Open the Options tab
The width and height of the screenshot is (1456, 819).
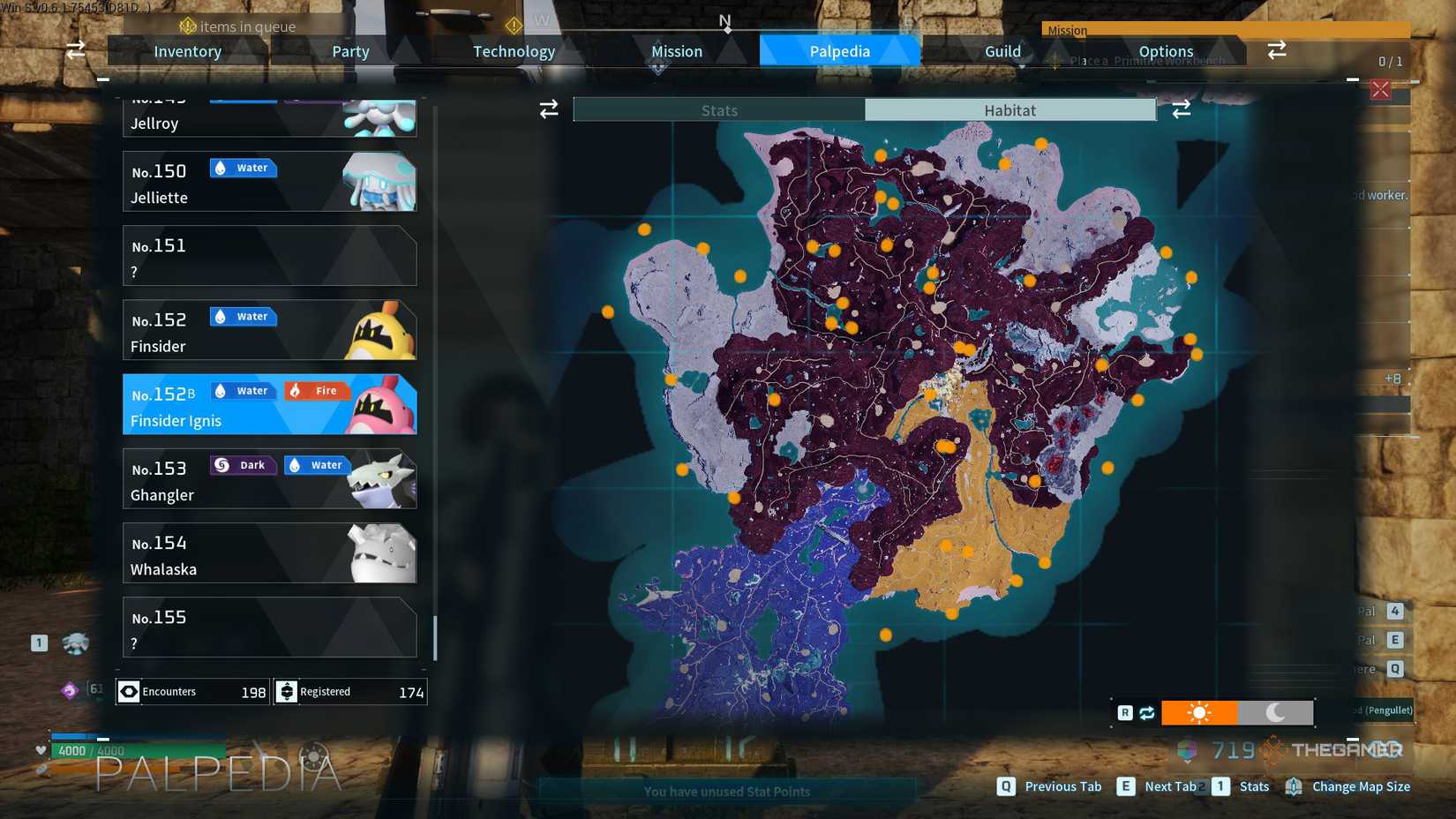[x=1165, y=50]
